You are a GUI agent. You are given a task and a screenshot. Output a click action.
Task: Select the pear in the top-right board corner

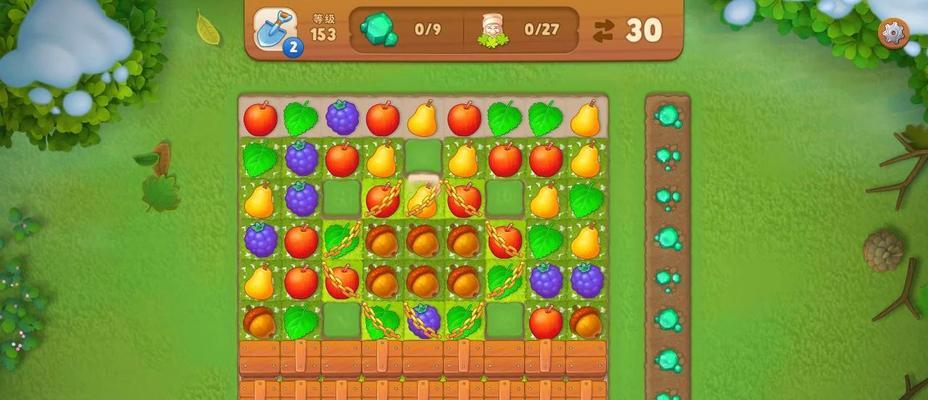point(586,118)
